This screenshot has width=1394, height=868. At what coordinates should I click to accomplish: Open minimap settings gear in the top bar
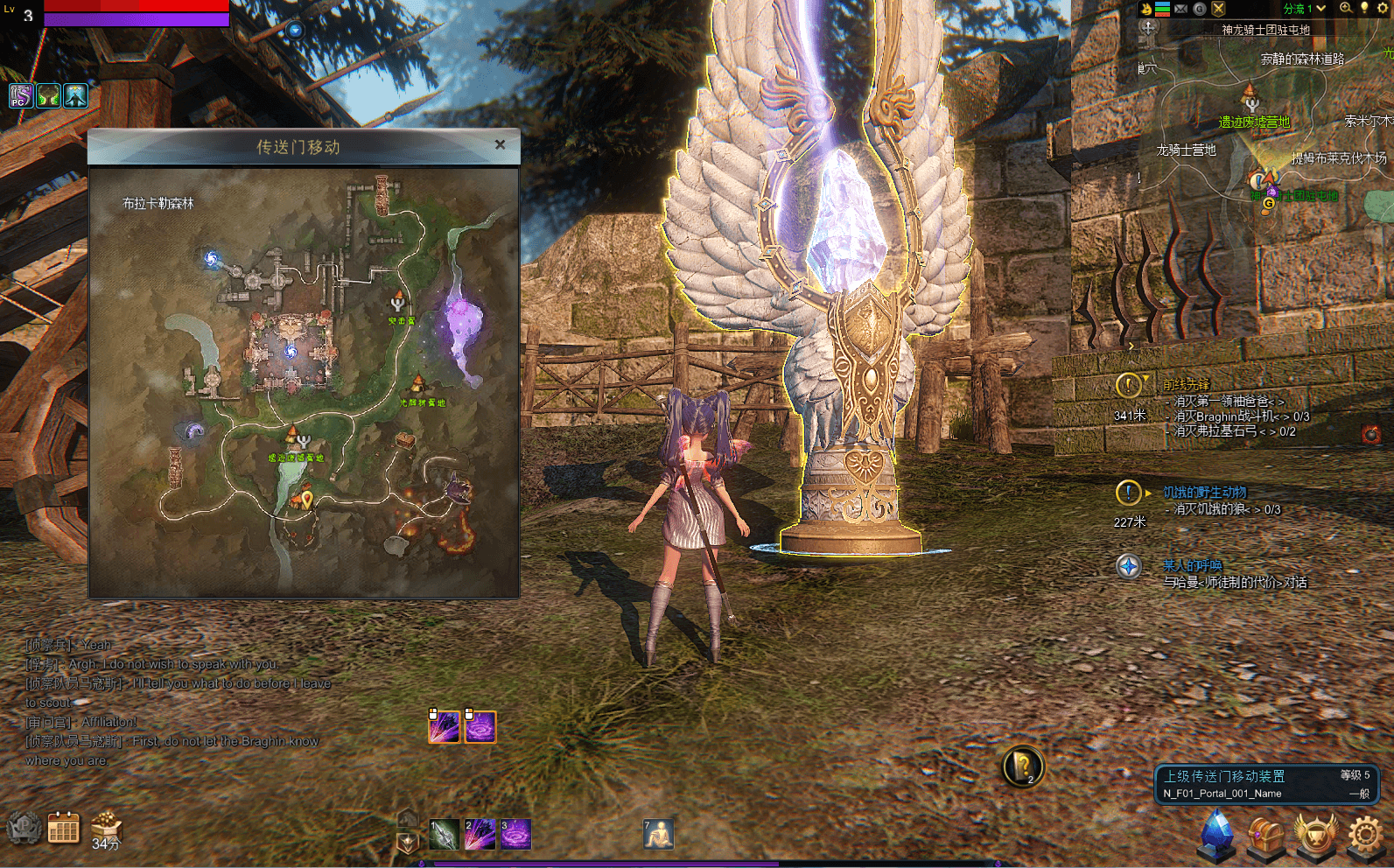[x=1383, y=9]
